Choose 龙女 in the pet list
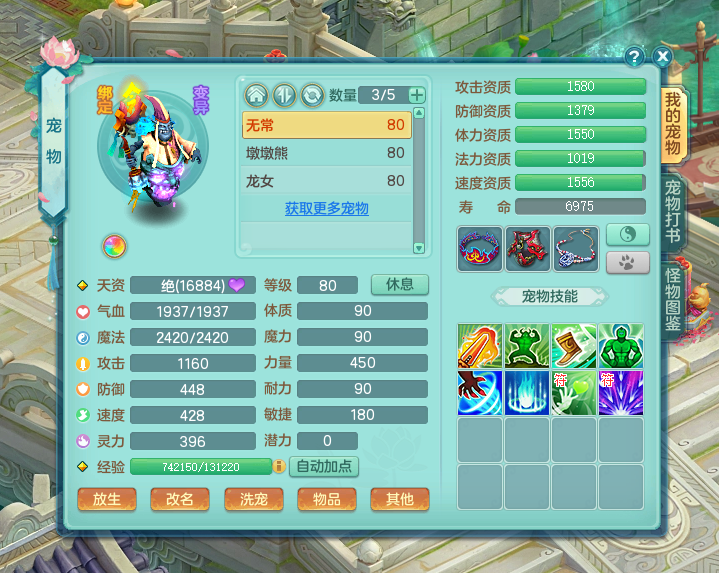 pos(326,181)
